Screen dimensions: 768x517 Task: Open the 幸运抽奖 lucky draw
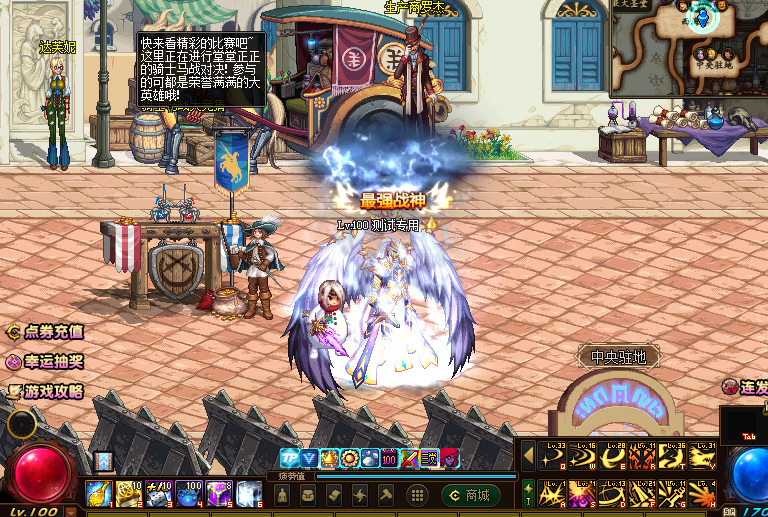click(x=46, y=362)
